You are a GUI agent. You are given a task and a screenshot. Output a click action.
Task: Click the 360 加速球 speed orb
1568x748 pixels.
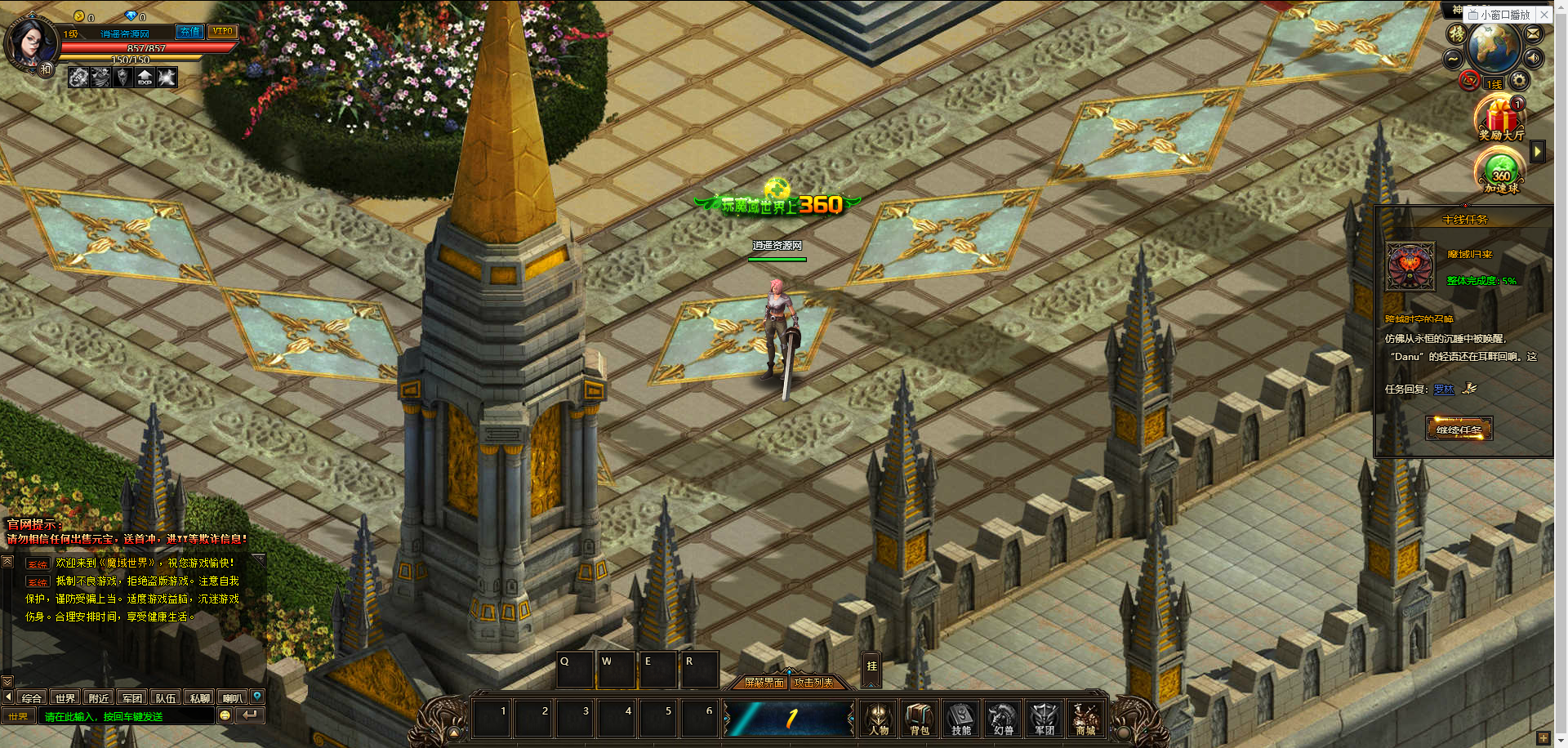[1501, 175]
